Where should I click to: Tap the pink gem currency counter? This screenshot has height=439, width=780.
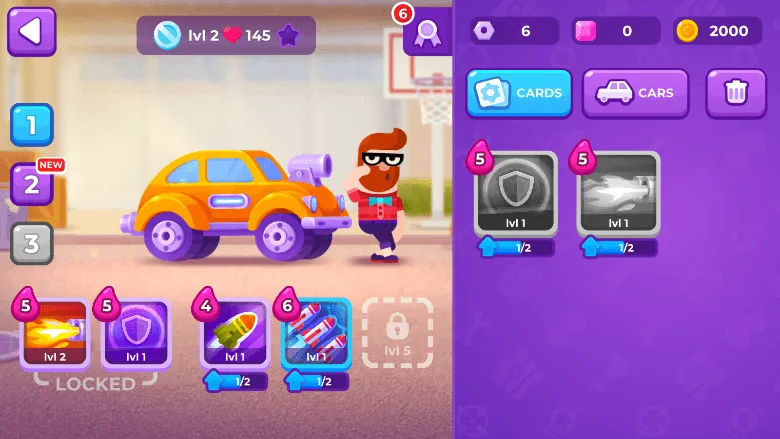(616, 31)
